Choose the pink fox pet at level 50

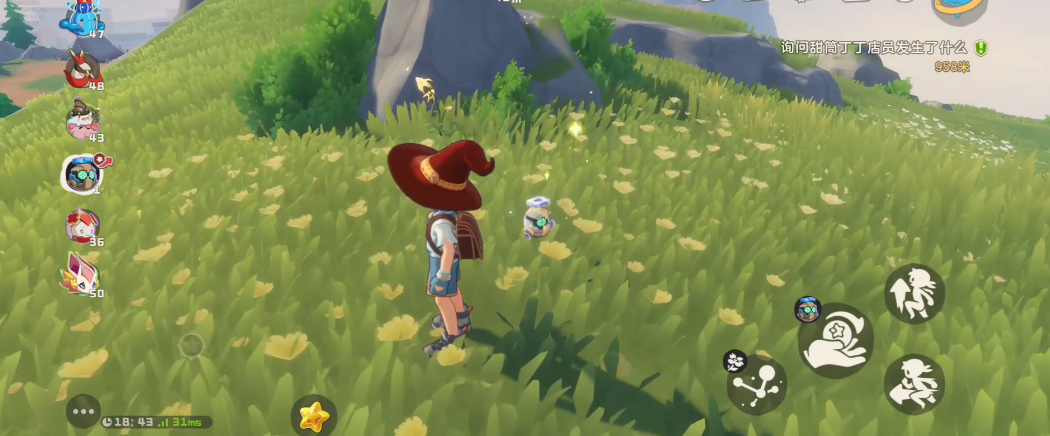[x=83, y=274]
